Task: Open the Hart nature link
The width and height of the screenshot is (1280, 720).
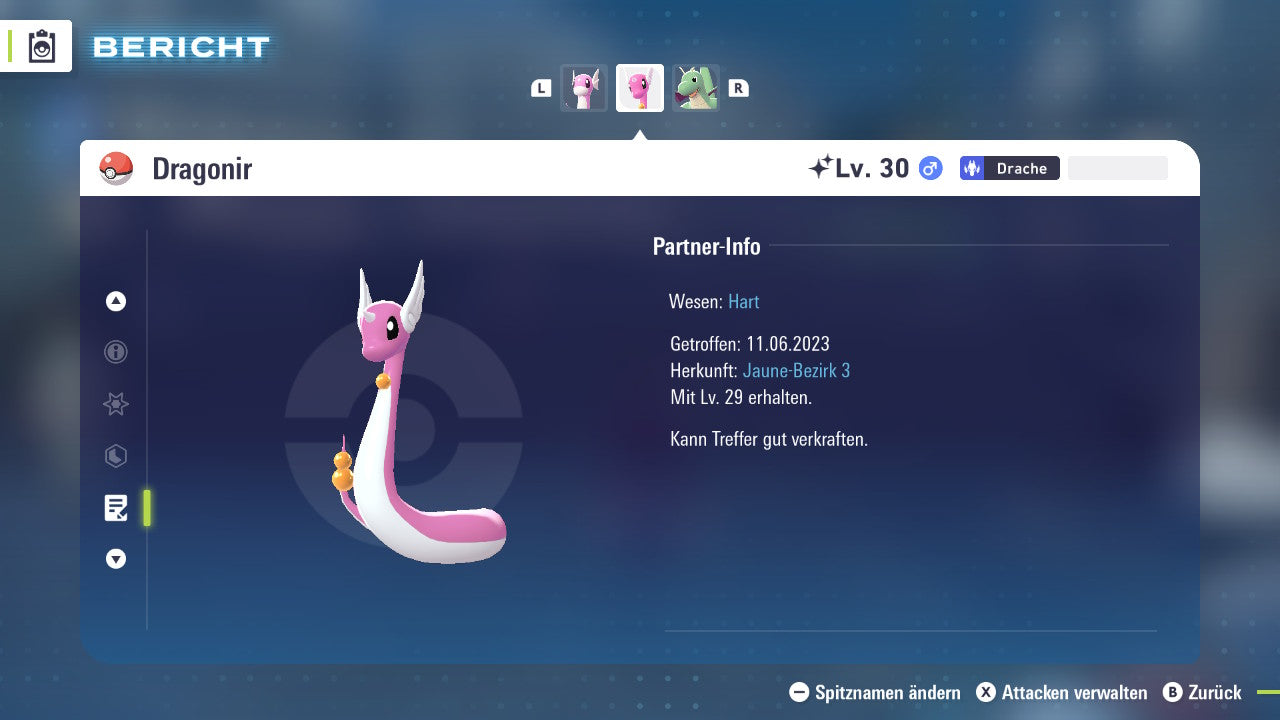Action: (x=743, y=301)
